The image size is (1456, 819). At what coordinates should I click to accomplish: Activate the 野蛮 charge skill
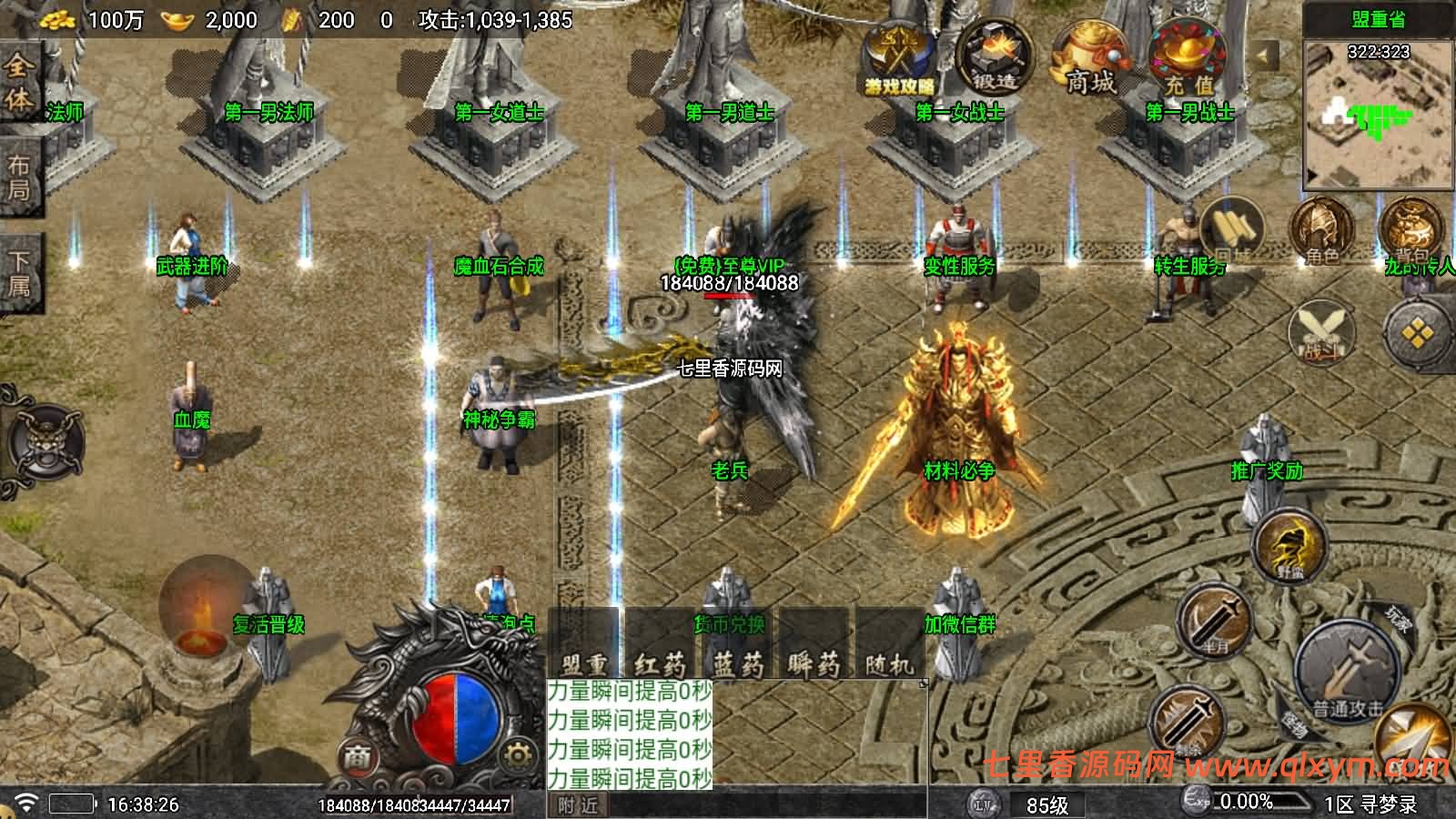pos(1290,546)
